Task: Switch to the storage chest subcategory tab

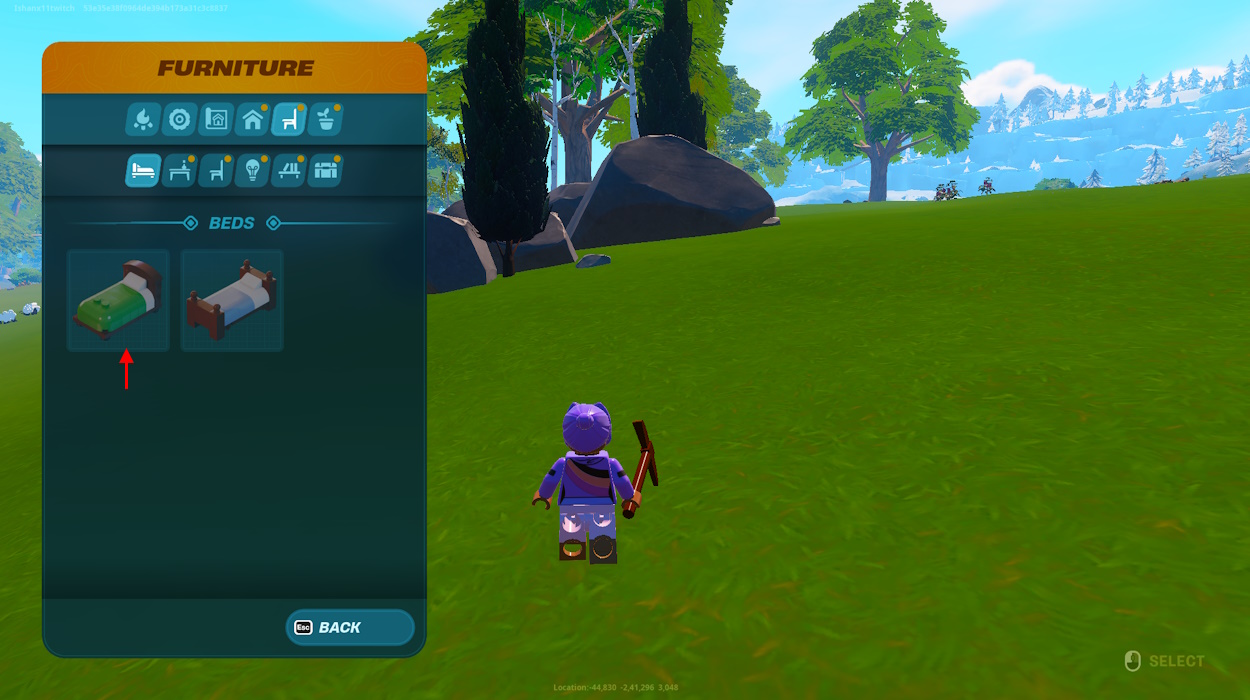Action: 325,171
